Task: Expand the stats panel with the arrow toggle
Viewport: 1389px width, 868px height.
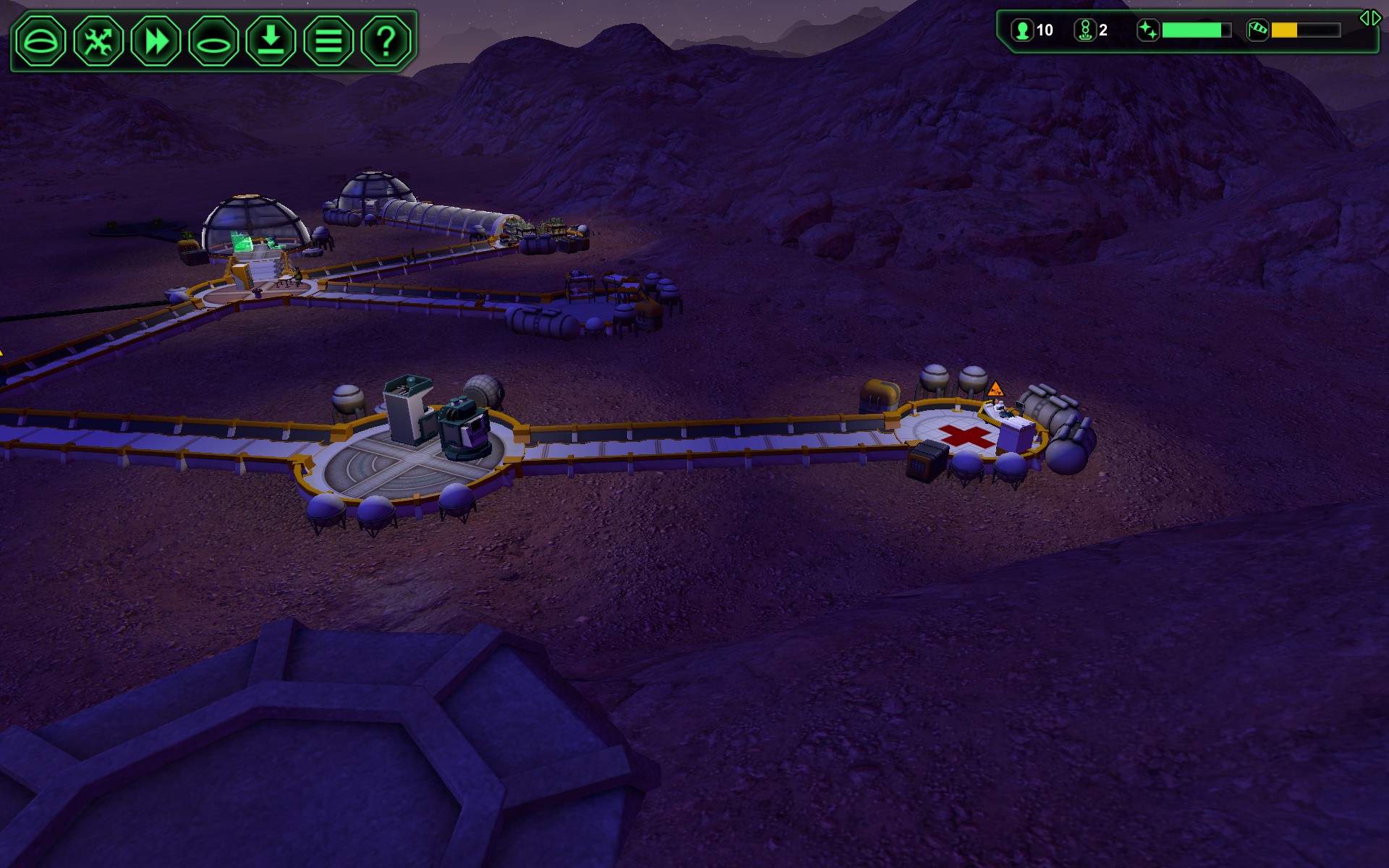Action: [1369, 18]
